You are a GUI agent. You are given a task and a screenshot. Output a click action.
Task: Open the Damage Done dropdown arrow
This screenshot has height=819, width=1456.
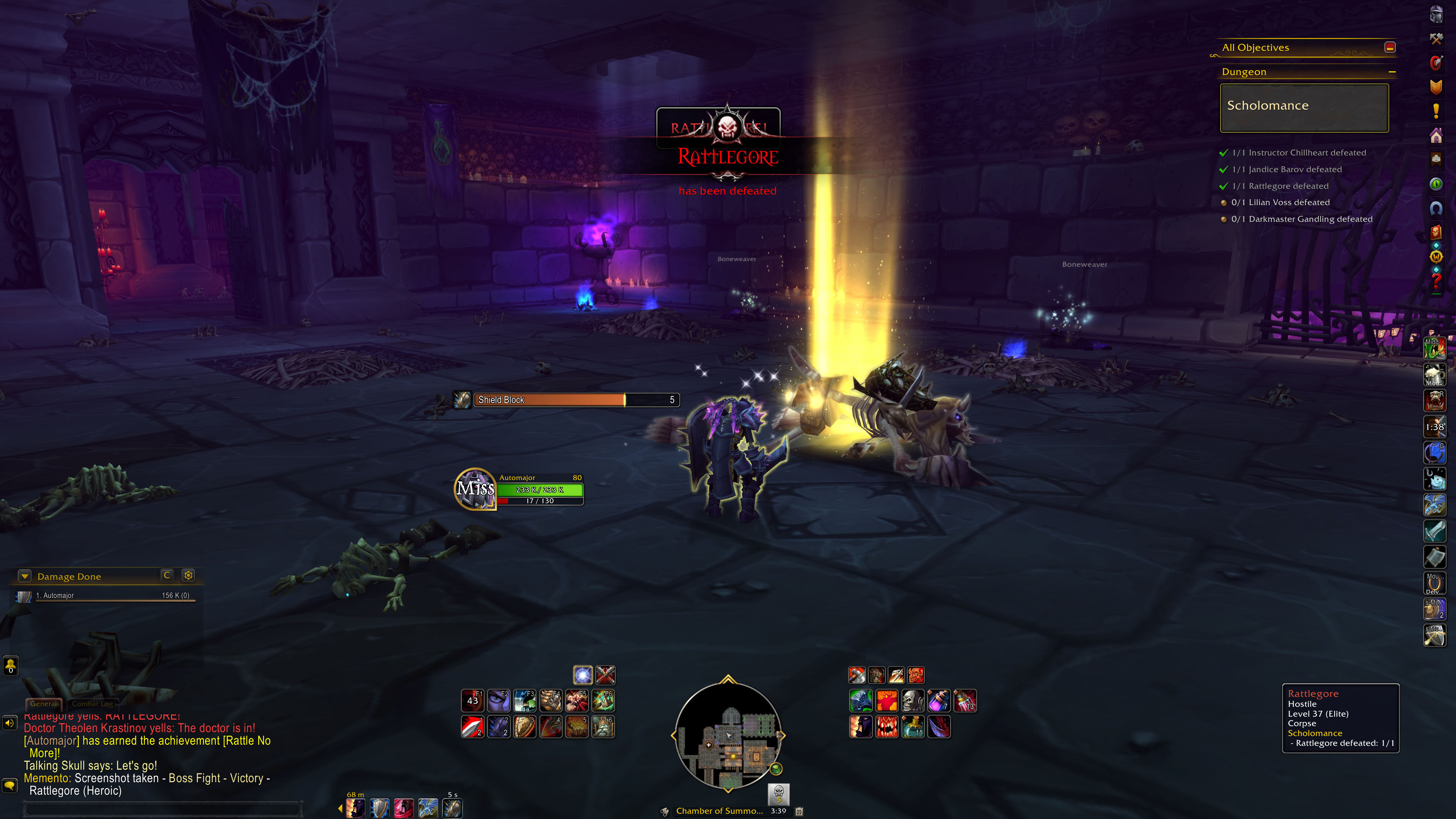click(24, 576)
